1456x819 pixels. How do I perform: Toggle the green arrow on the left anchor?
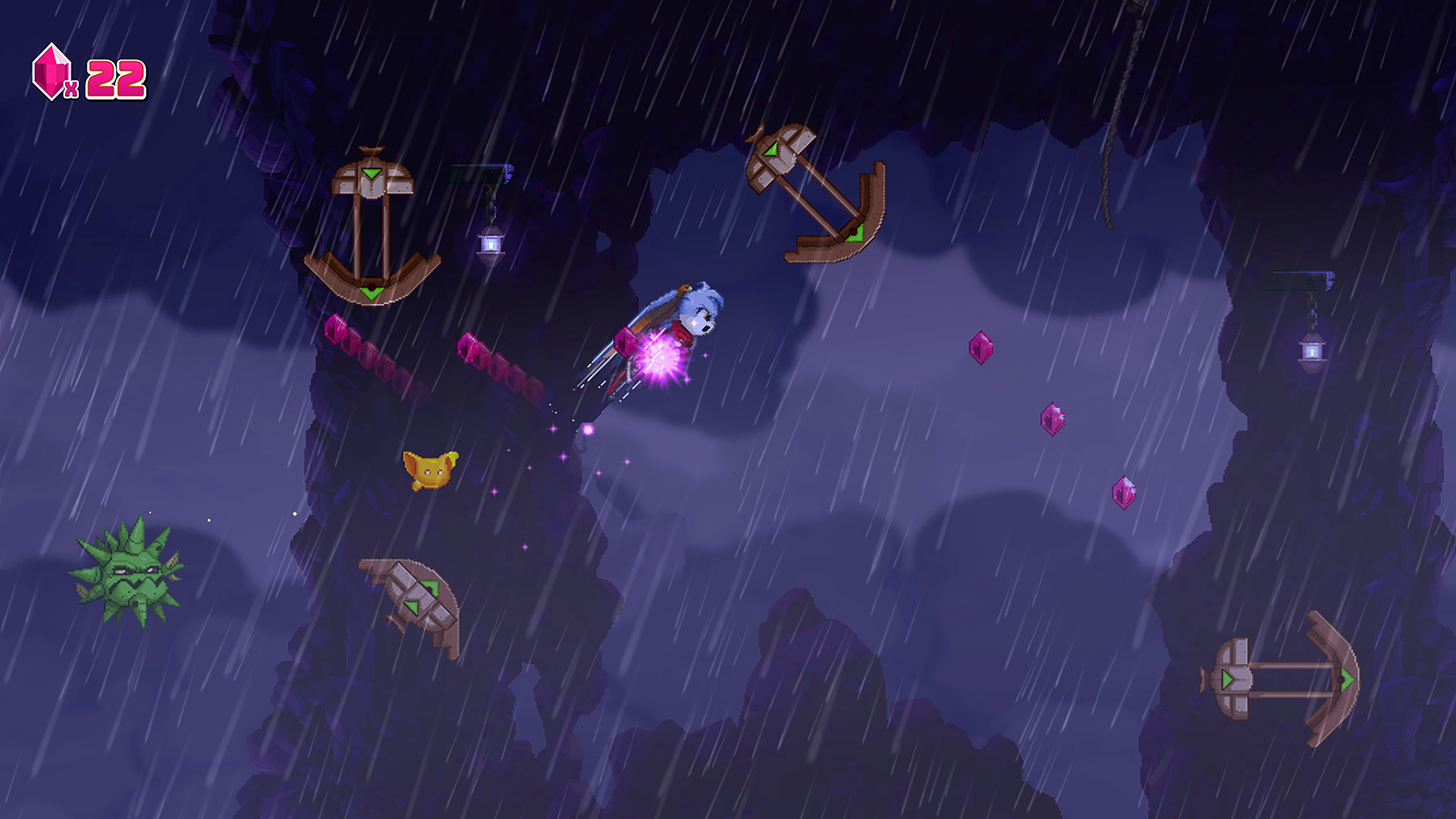pos(372,292)
